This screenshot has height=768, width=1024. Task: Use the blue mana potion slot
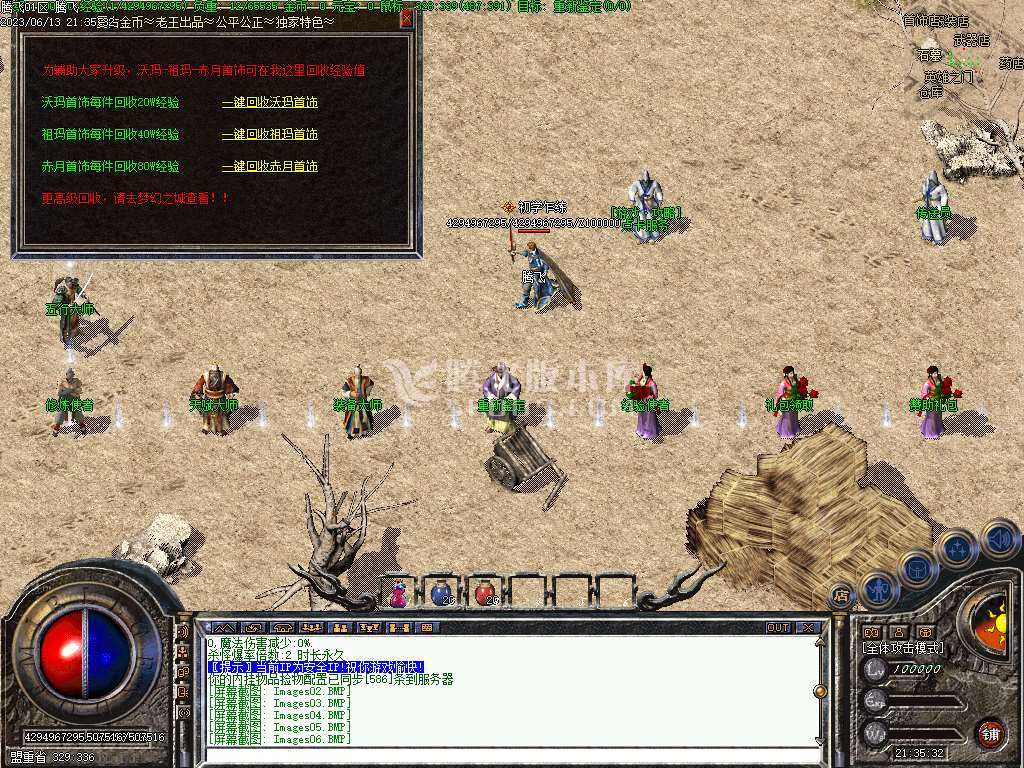click(441, 593)
